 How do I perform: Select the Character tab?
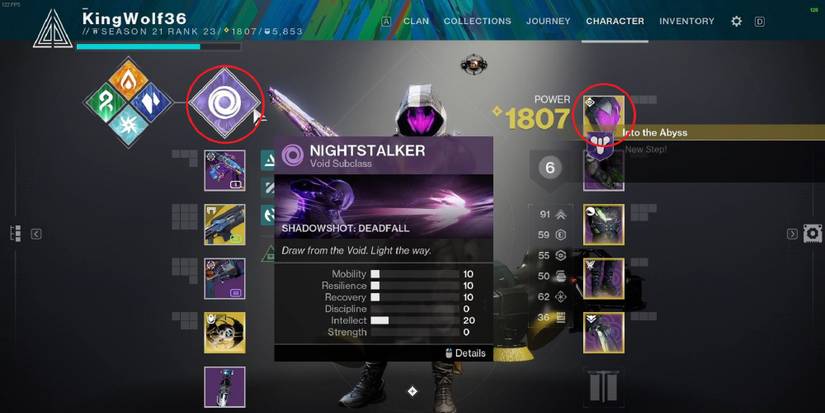[x=615, y=21]
